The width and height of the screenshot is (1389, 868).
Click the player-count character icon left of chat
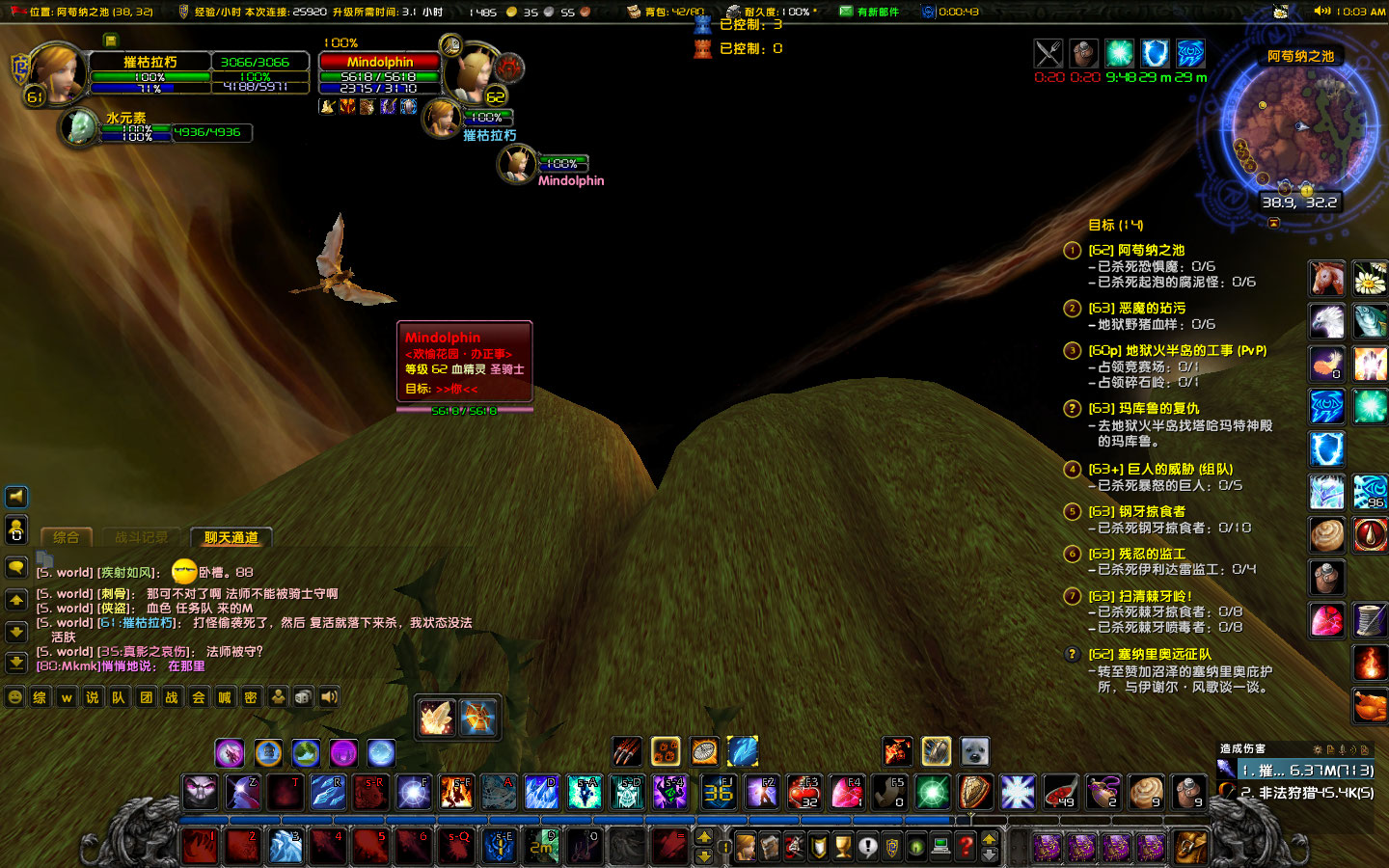[x=278, y=696]
